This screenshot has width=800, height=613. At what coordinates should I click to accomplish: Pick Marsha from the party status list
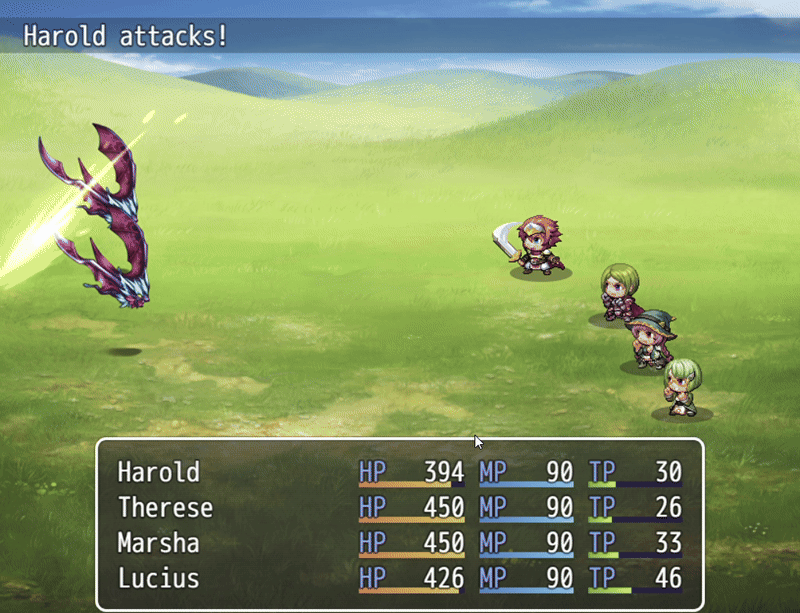pyautogui.click(x=158, y=544)
